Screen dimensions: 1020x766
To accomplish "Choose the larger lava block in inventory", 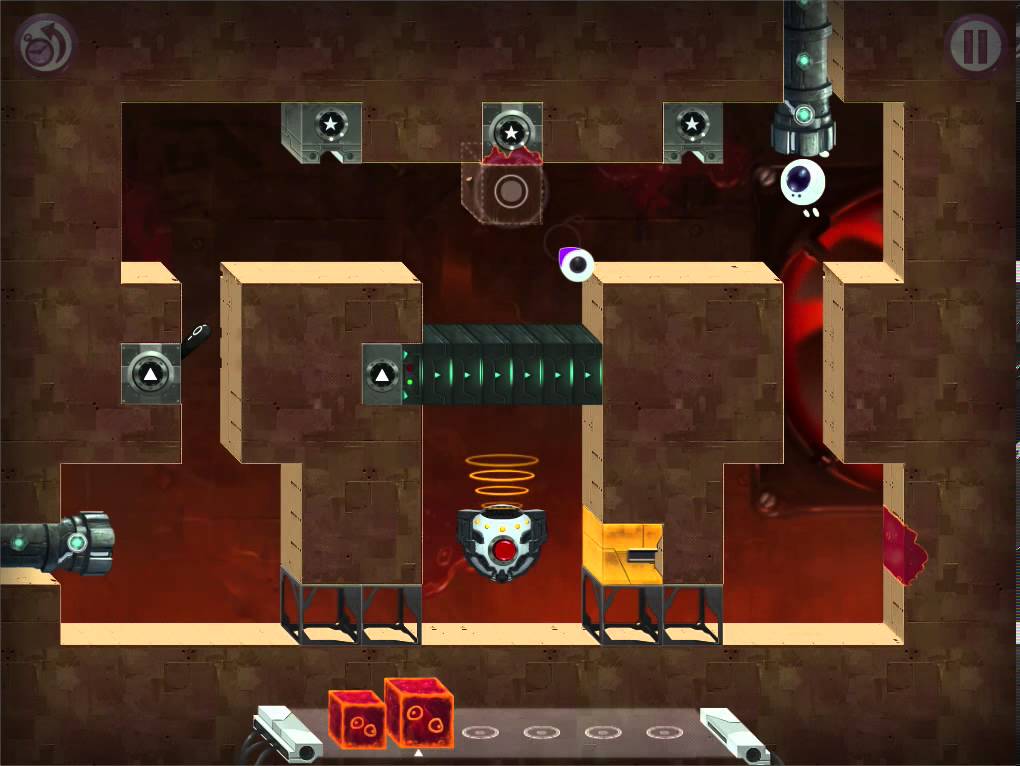I will [x=419, y=712].
